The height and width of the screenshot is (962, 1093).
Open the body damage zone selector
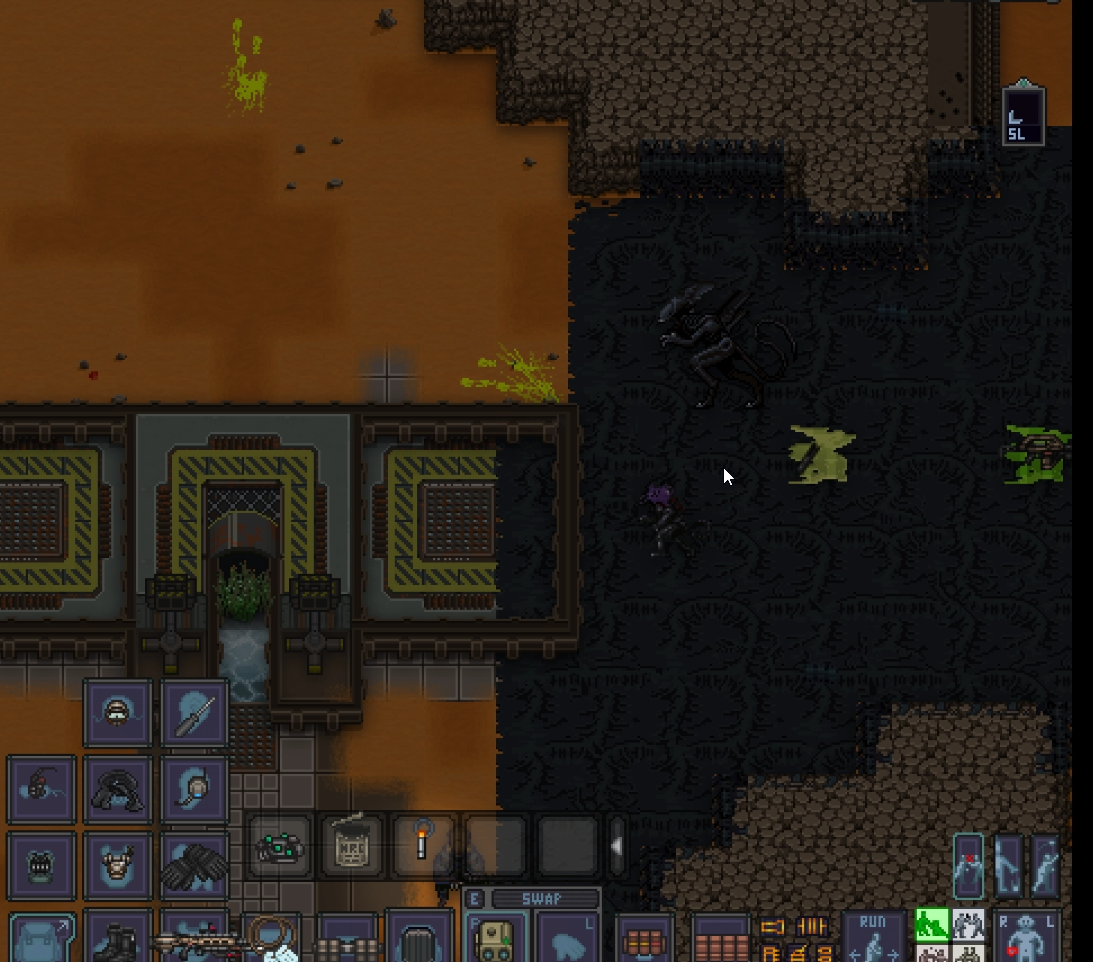[x=1027, y=938]
